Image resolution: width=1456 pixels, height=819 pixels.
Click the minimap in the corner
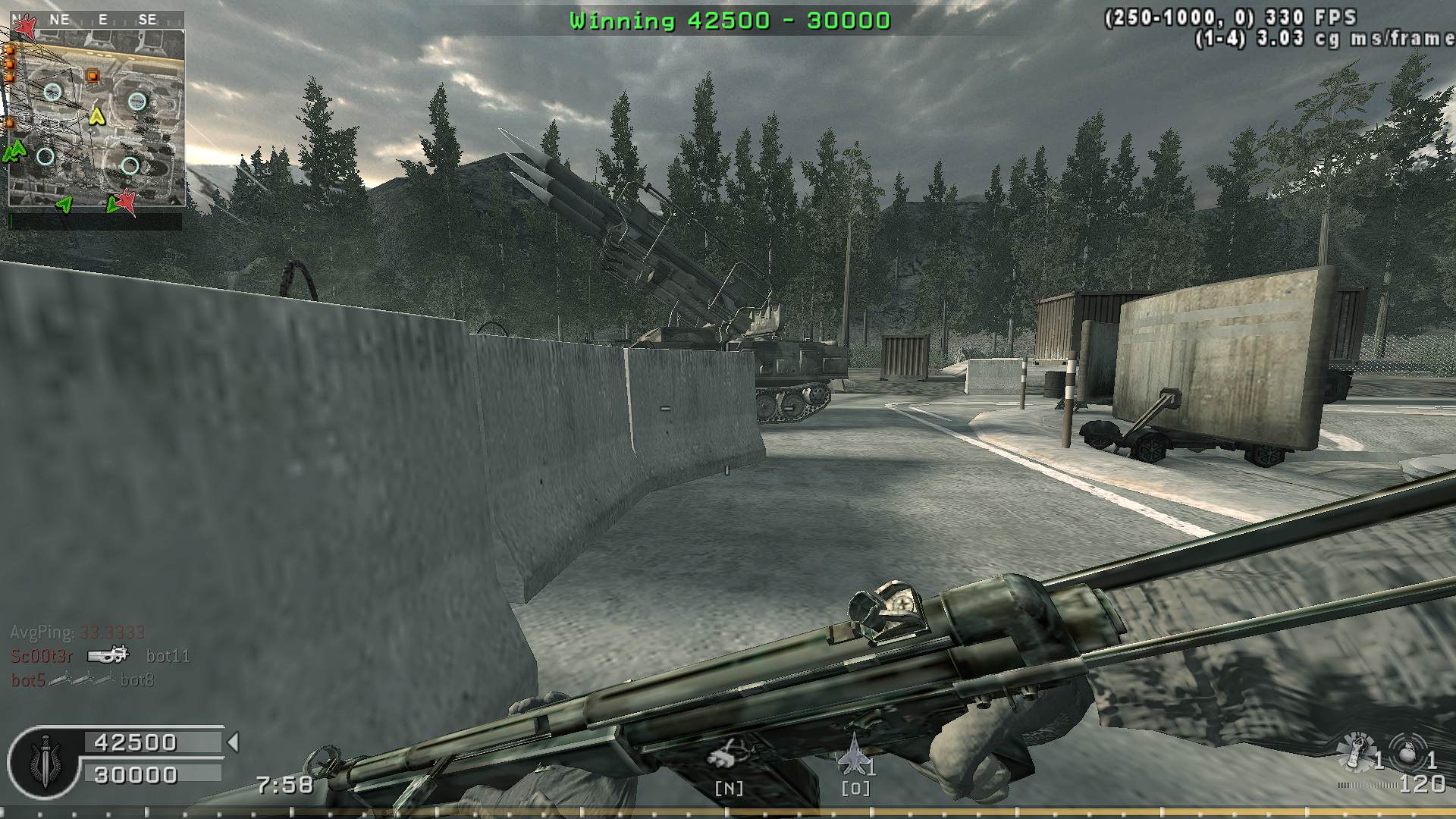coord(96,118)
